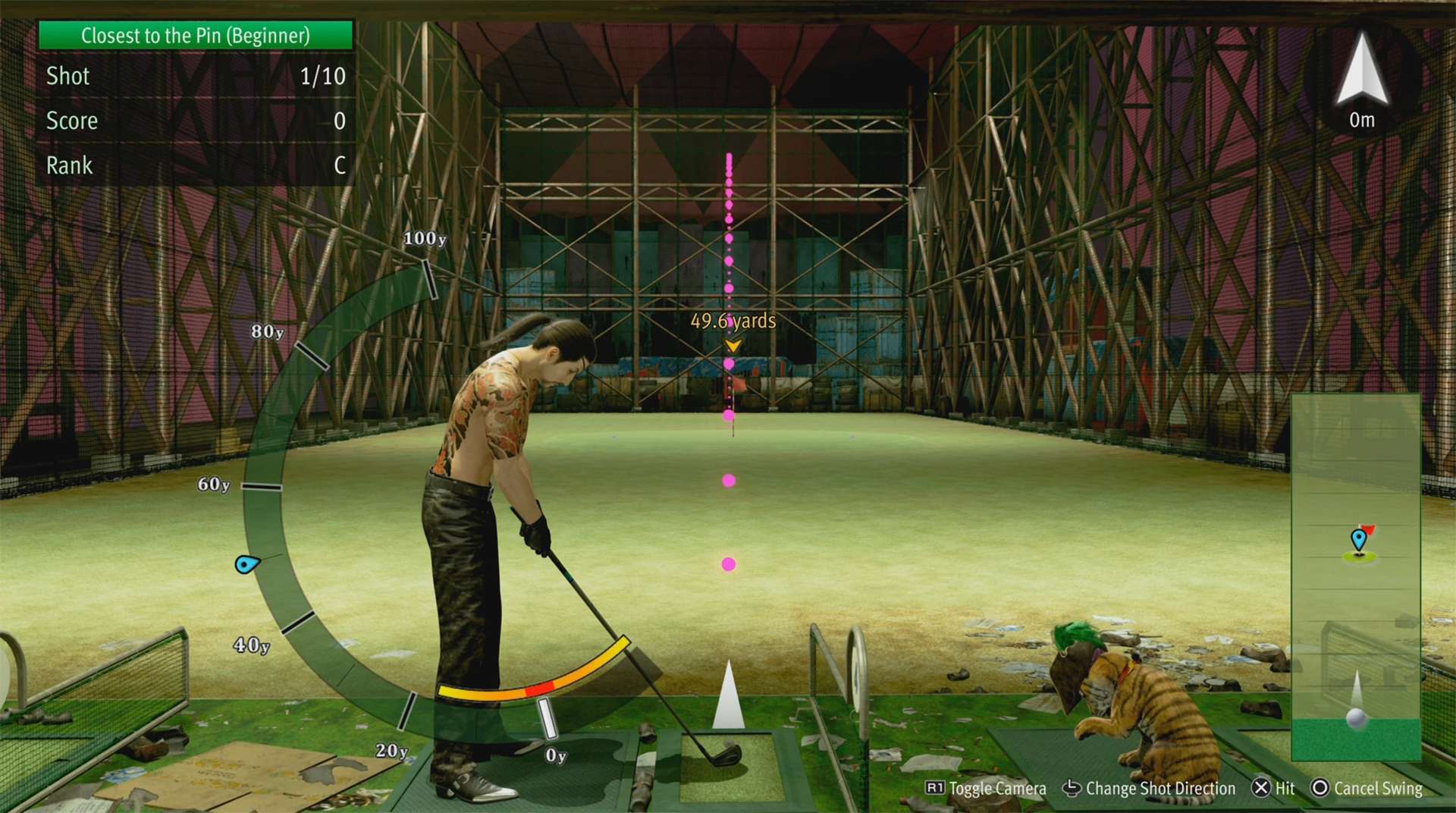
Task: Select the blue shot marker on the power gauge
Action: coord(246,565)
